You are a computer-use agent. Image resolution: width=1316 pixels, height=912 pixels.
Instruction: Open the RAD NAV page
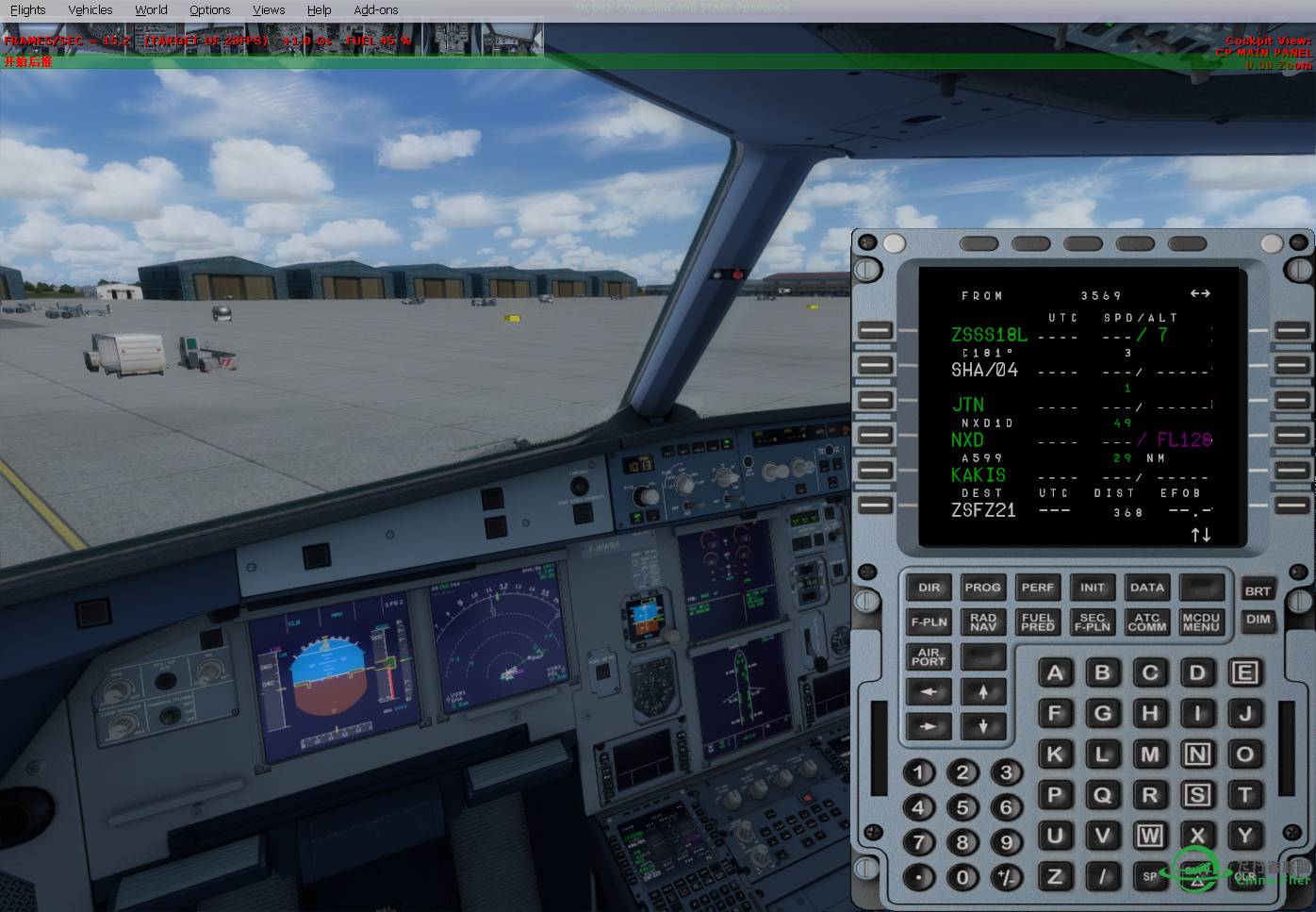click(982, 622)
